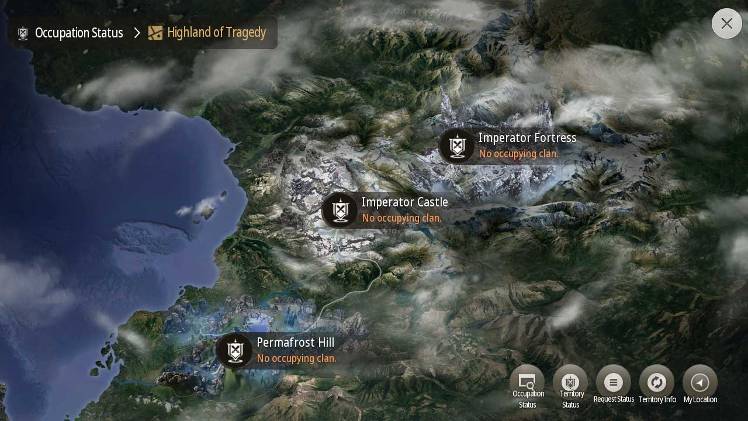Choose the Imperator Castle marker
The height and width of the screenshot is (421, 748).
[341, 210]
